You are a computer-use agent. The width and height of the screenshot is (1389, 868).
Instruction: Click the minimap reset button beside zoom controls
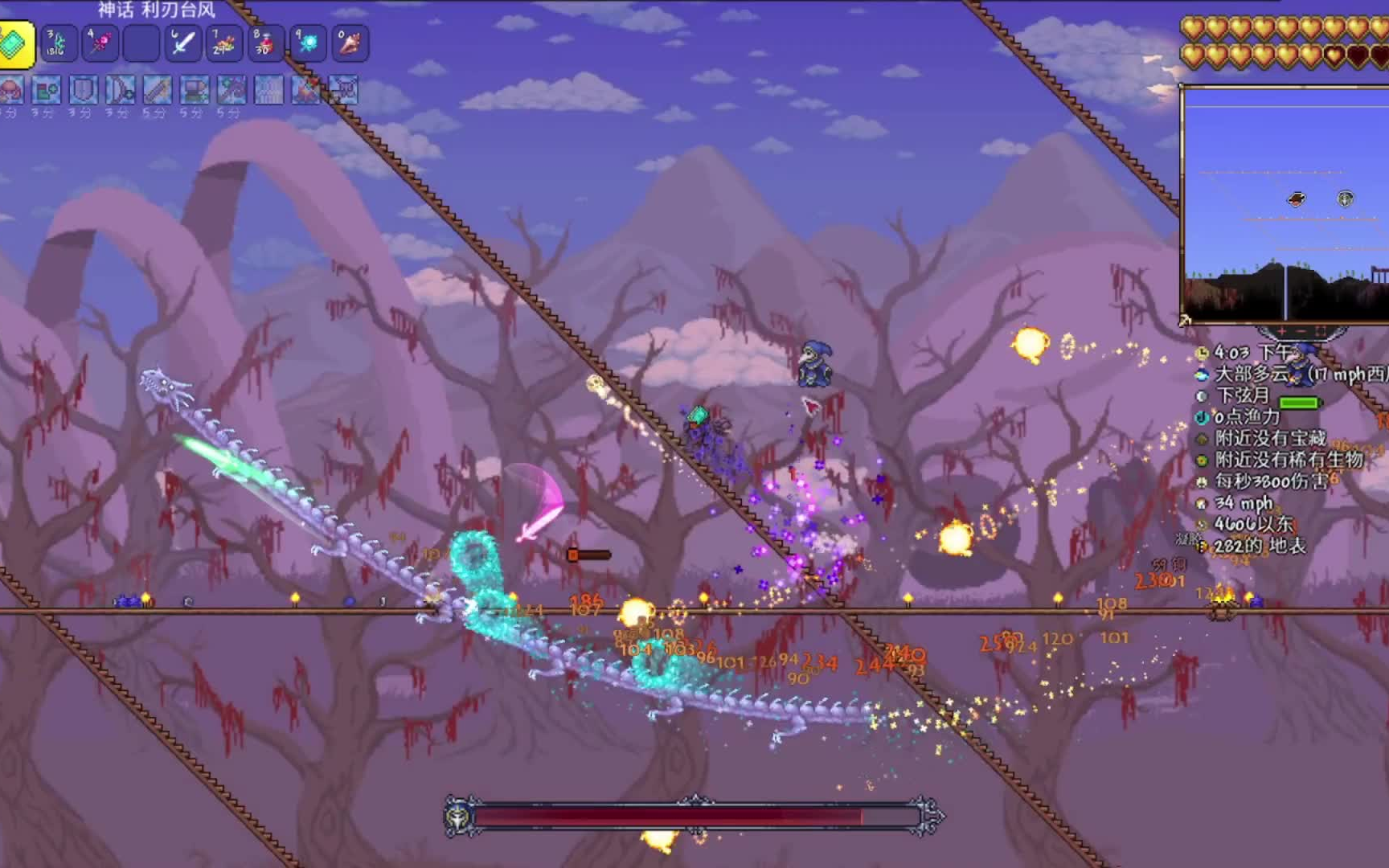[1321, 330]
